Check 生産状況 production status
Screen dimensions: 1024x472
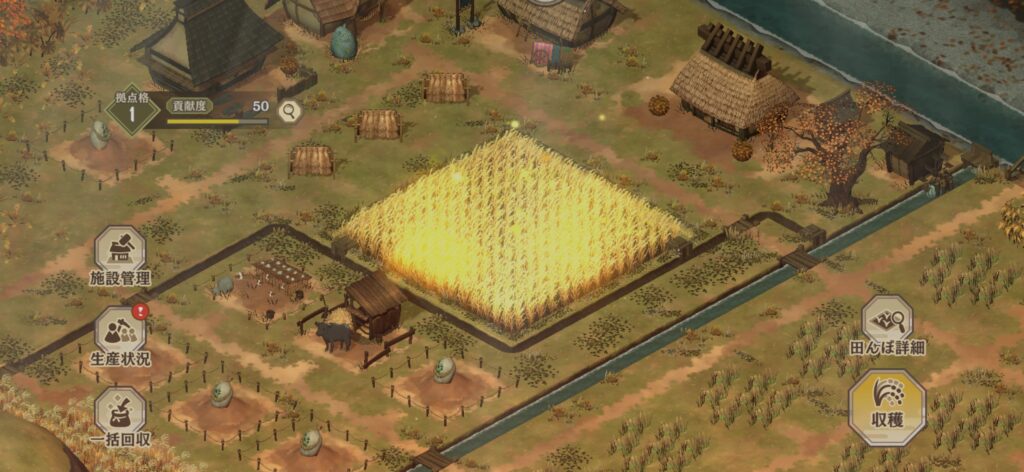pyautogui.click(x=120, y=331)
